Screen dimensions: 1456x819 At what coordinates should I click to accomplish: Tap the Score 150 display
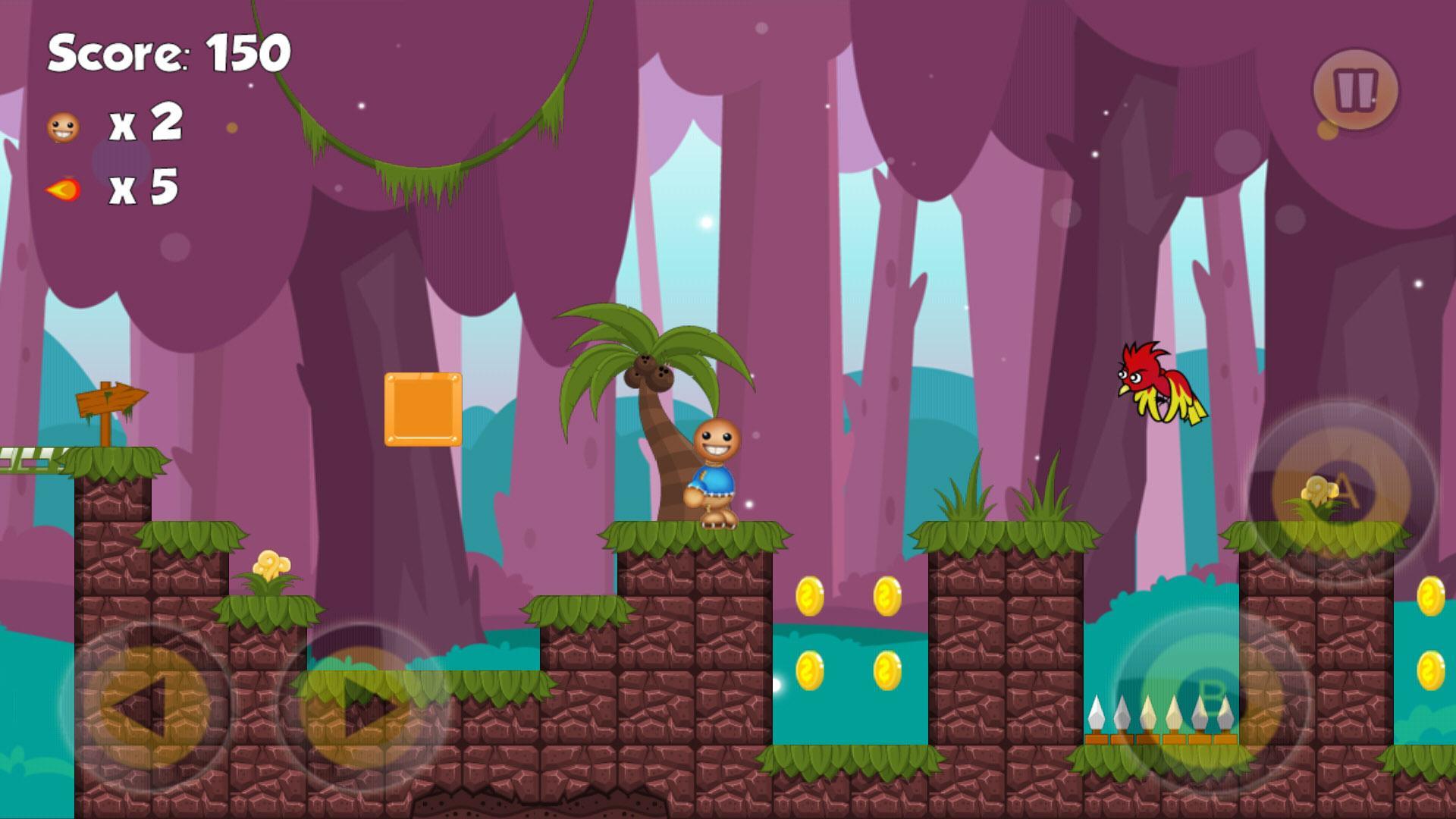(167, 53)
